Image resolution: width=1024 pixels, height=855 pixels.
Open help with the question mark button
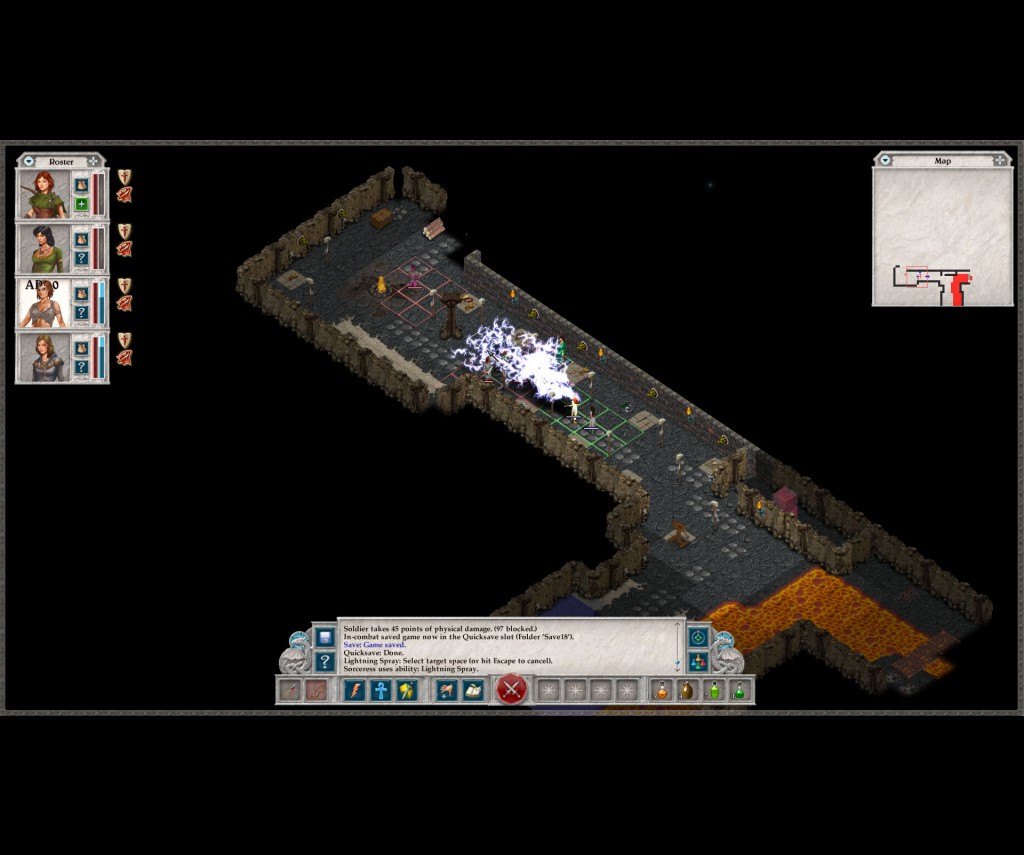(x=325, y=661)
